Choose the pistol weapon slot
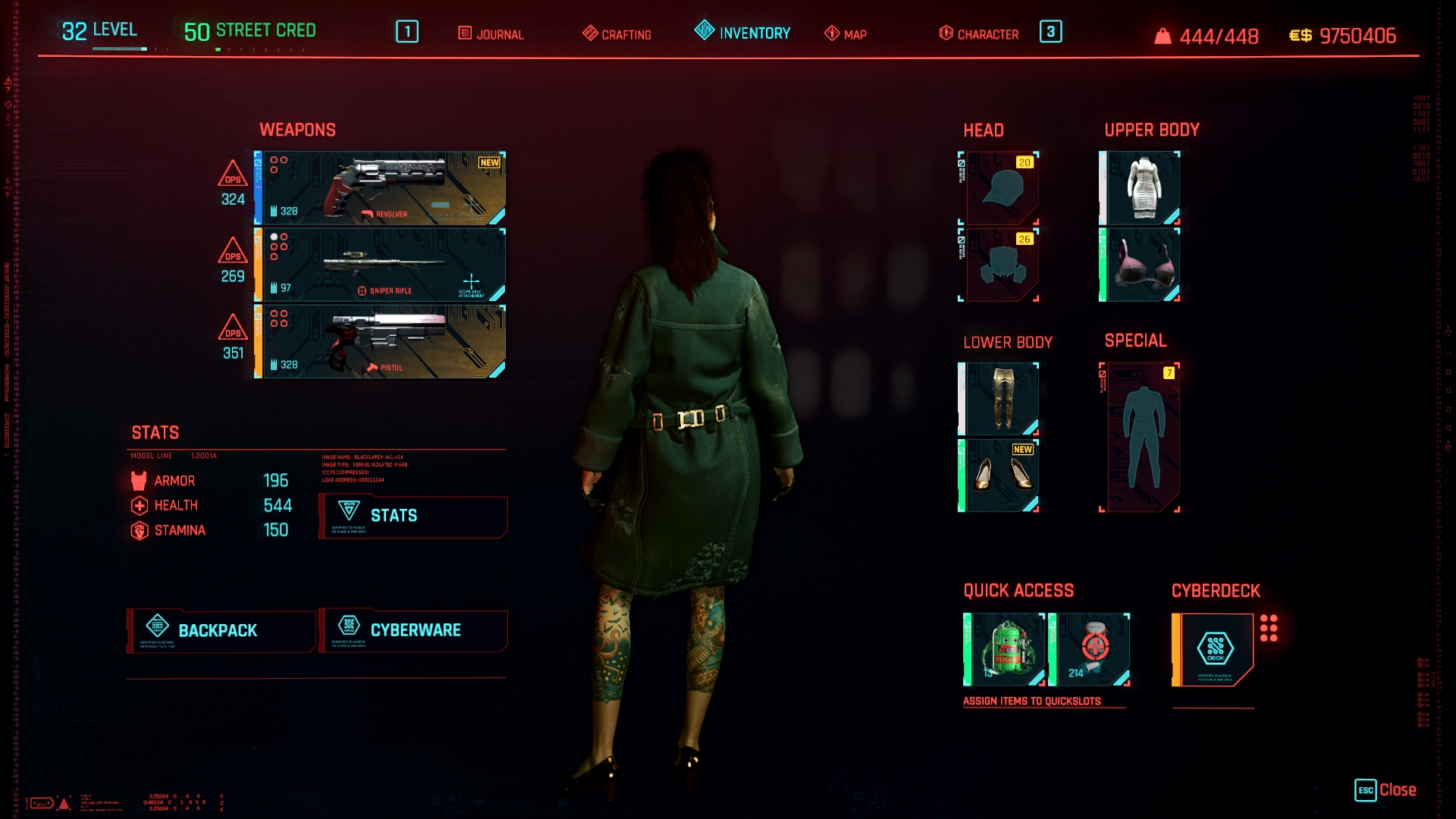Image resolution: width=1456 pixels, height=819 pixels. point(380,341)
